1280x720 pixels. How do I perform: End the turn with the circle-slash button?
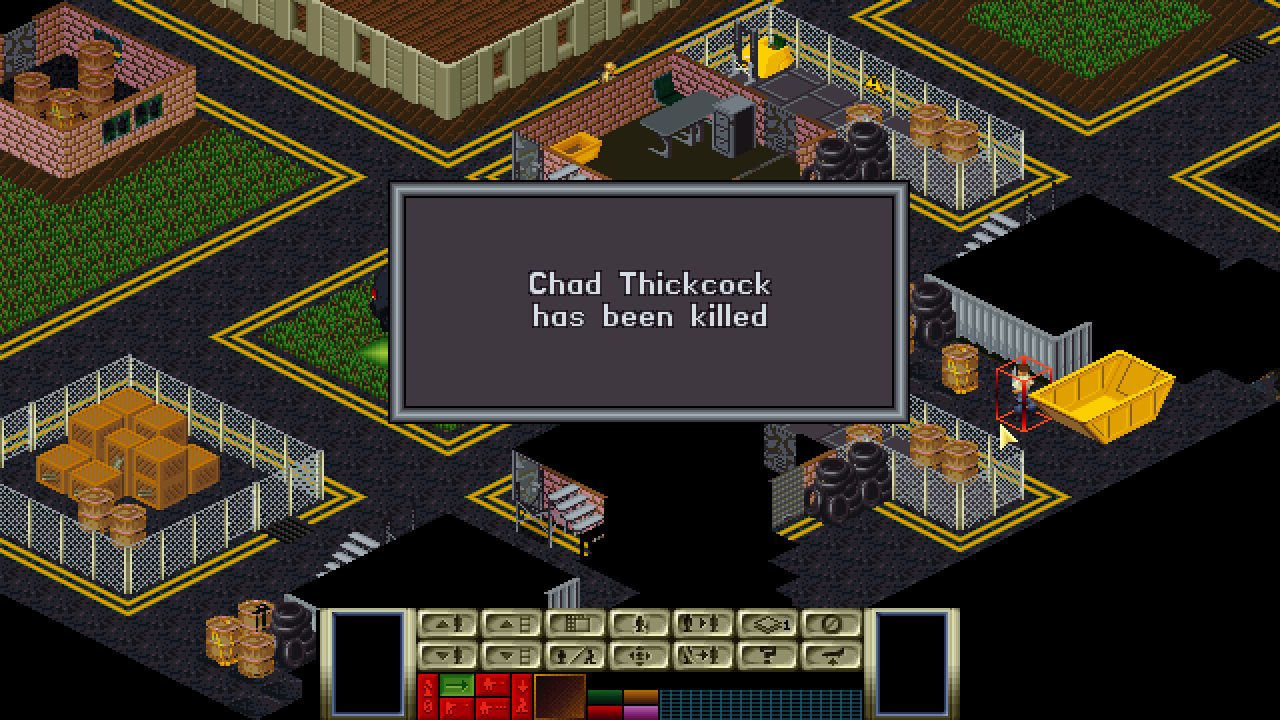pyautogui.click(x=830, y=624)
